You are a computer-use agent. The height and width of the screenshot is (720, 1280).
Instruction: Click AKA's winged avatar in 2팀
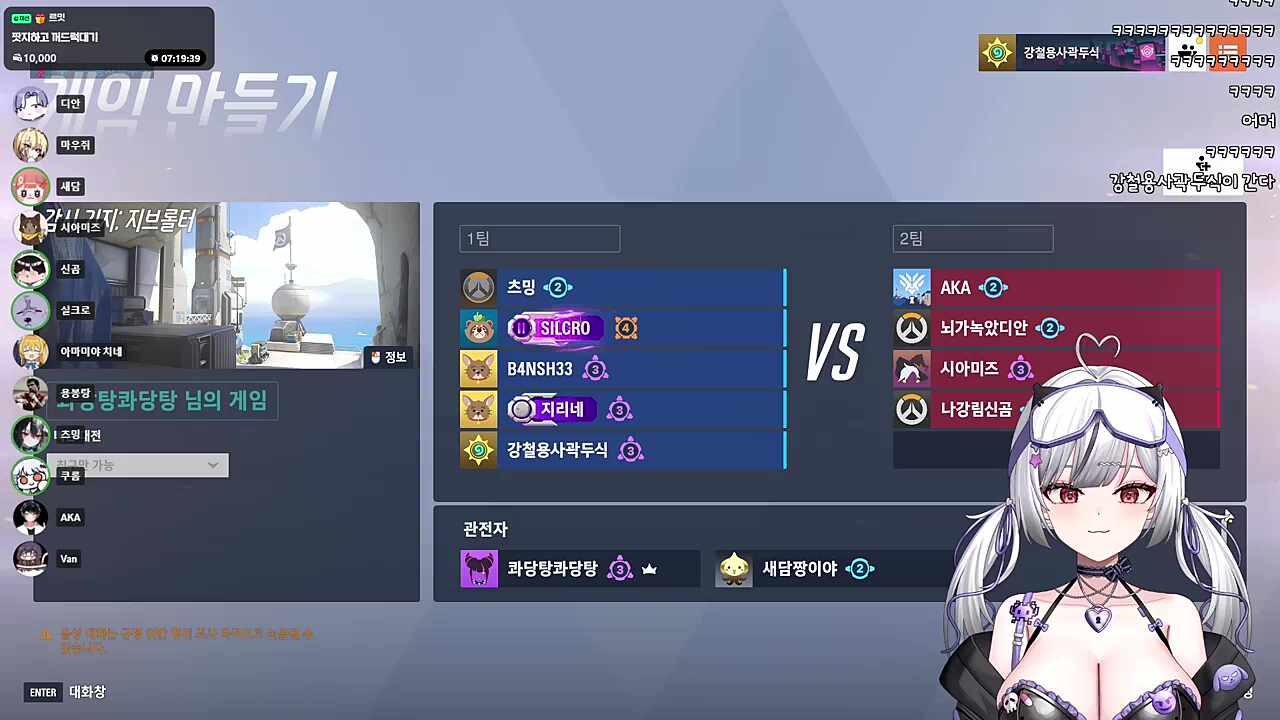click(911, 287)
